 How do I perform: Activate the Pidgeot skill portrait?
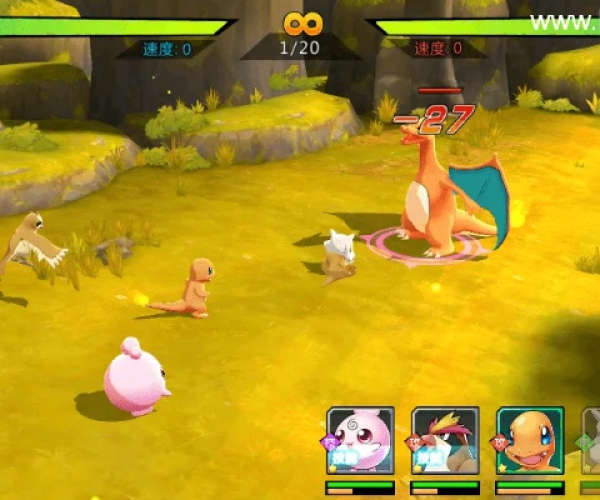coord(445,440)
